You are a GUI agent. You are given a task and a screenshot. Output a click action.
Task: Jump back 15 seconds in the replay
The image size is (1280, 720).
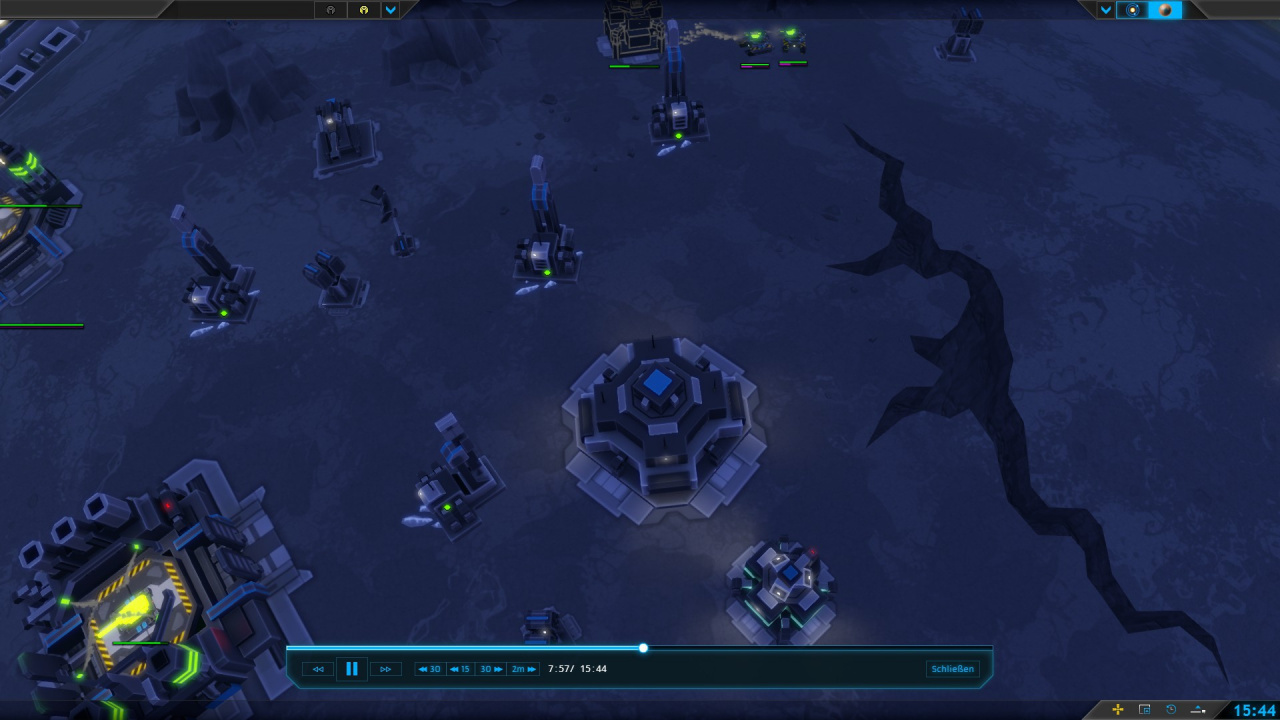tap(460, 669)
